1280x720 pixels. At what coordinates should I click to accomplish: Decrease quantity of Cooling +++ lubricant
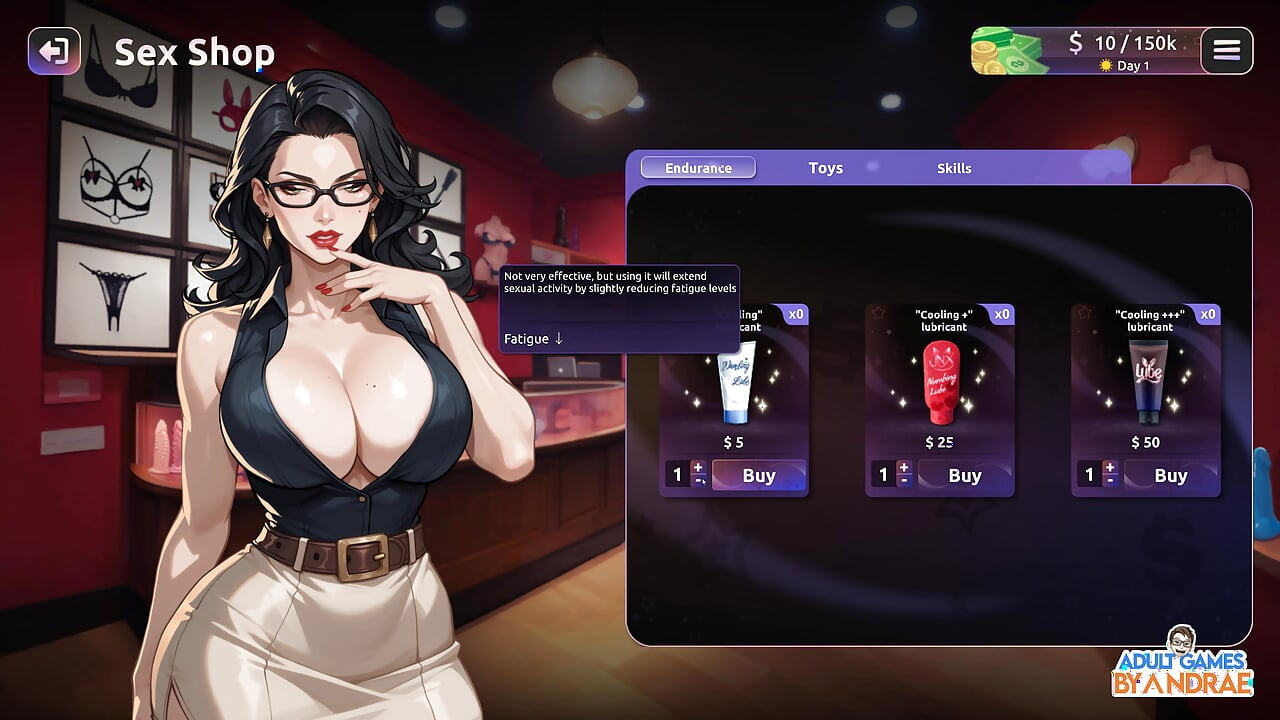point(1111,481)
